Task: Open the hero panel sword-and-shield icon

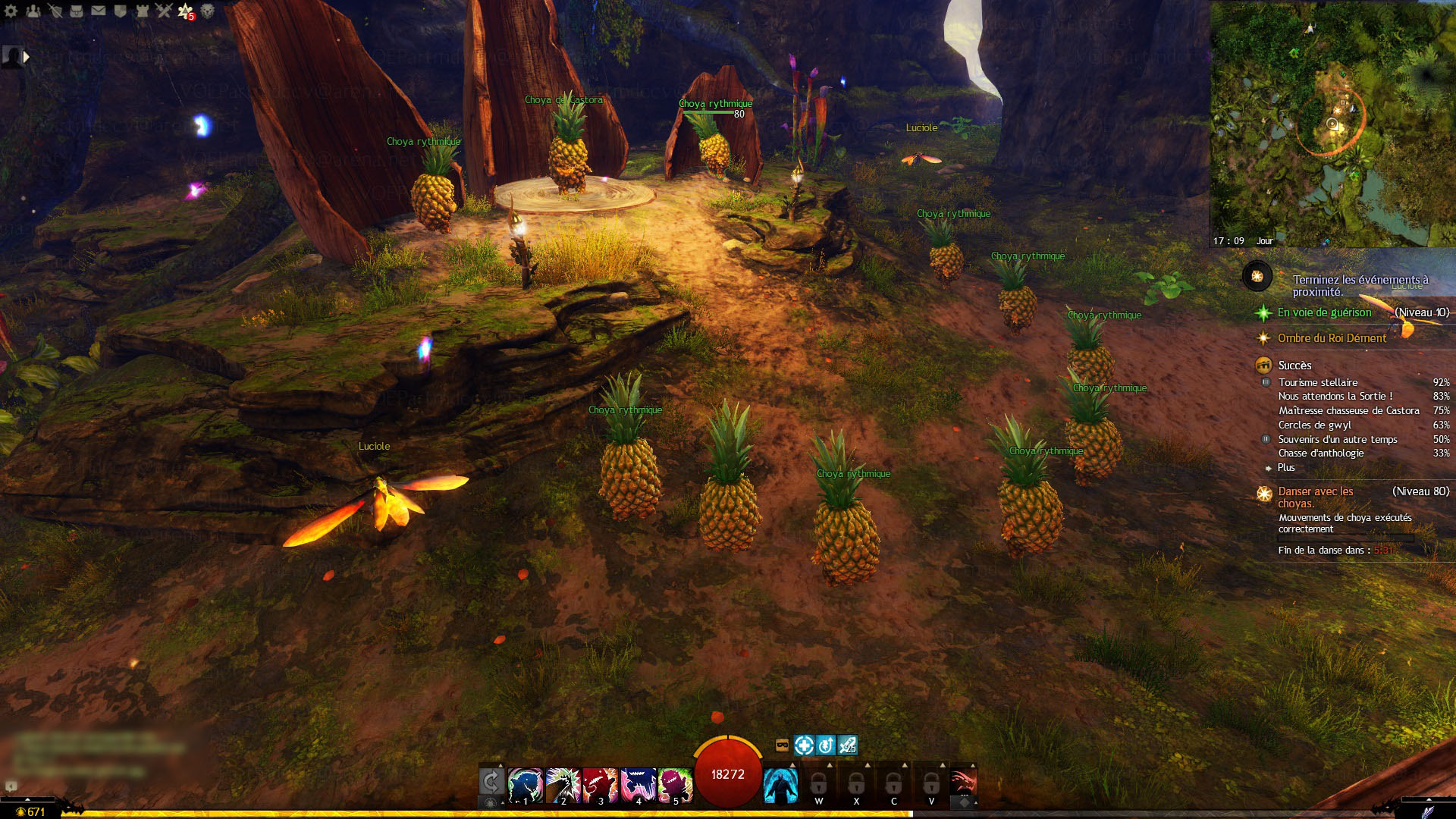Action: pos(55,11)
